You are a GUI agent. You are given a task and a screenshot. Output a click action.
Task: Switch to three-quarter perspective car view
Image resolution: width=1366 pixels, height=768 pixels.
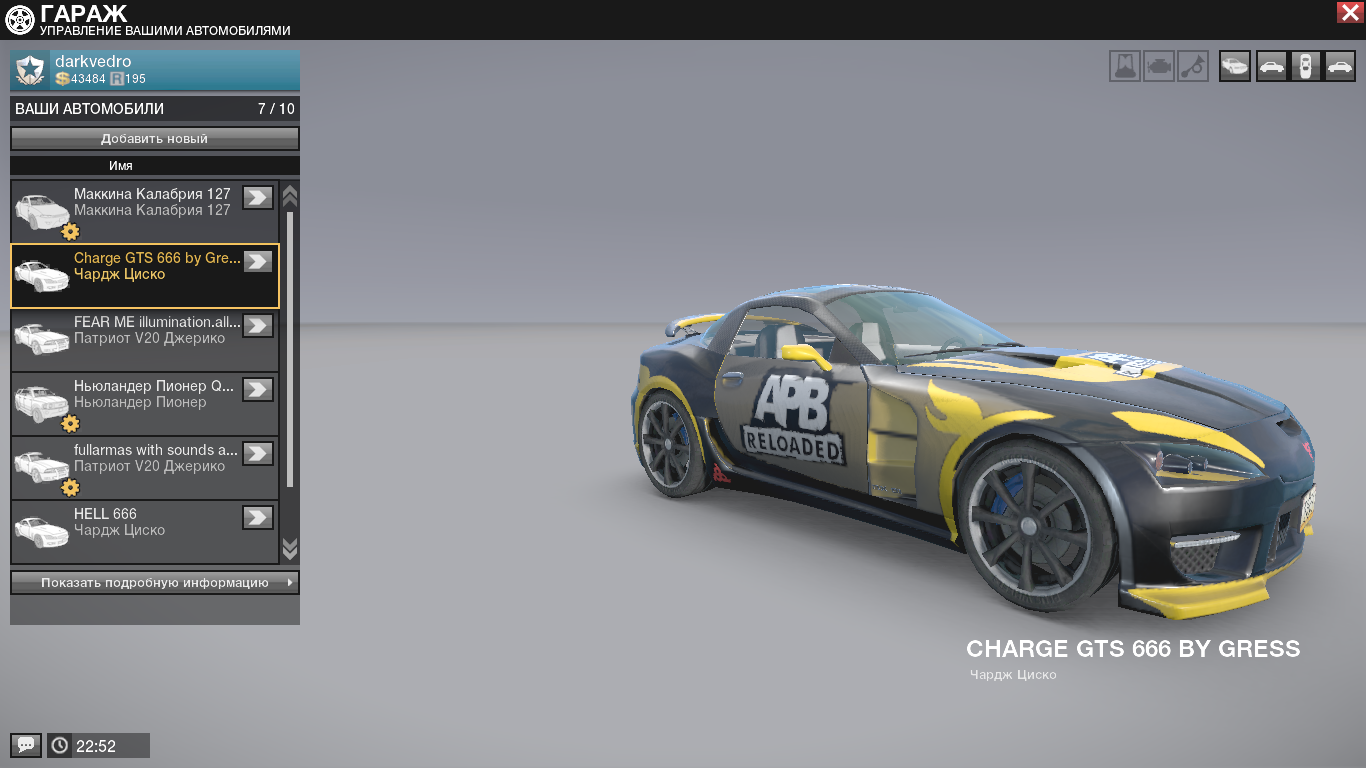point(1235,67)
